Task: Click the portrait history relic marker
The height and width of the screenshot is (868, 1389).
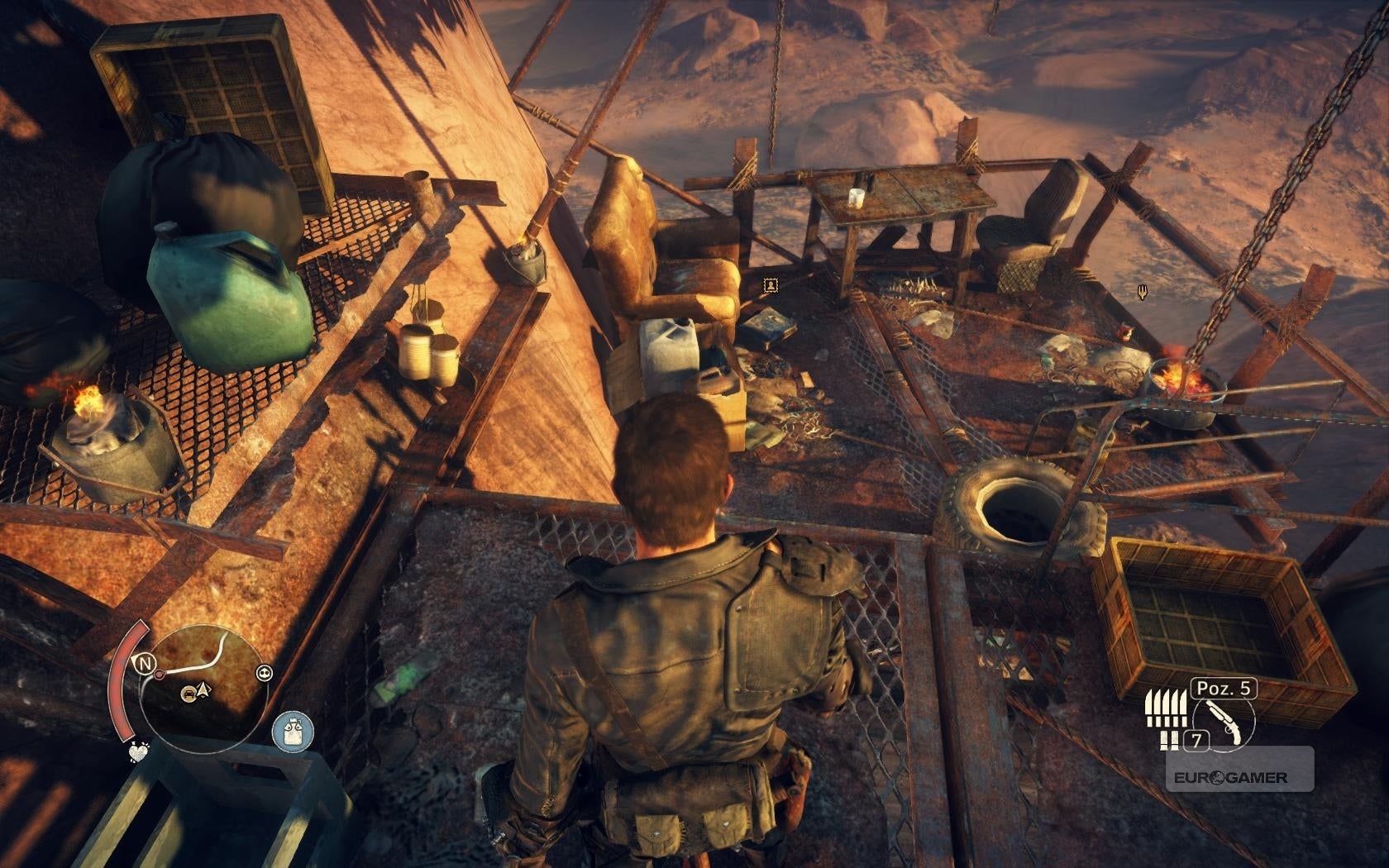Action: [x=771, y=285]
